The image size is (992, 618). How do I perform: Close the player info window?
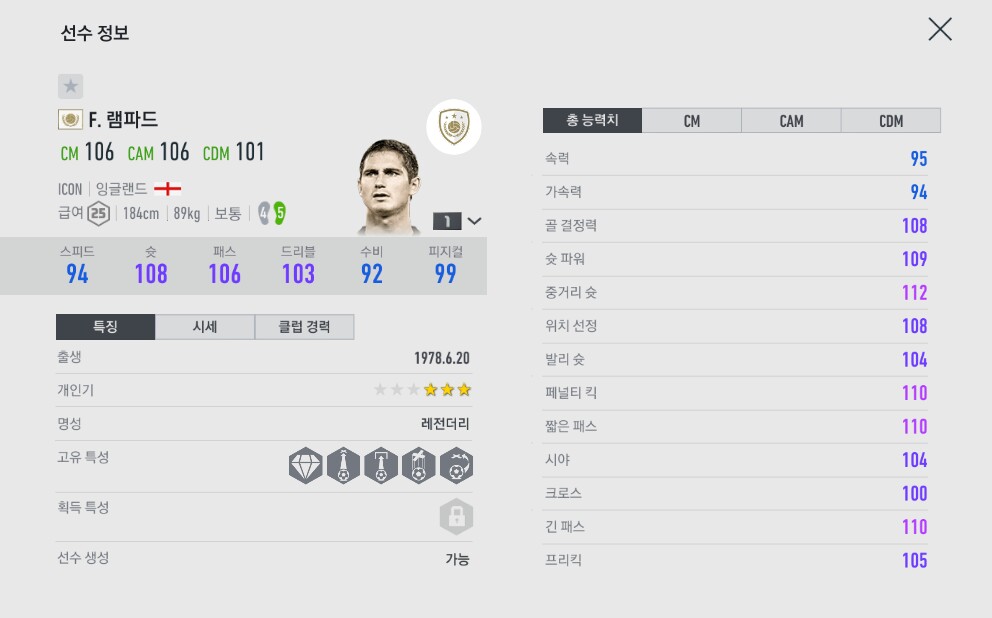tap(939, 29)
